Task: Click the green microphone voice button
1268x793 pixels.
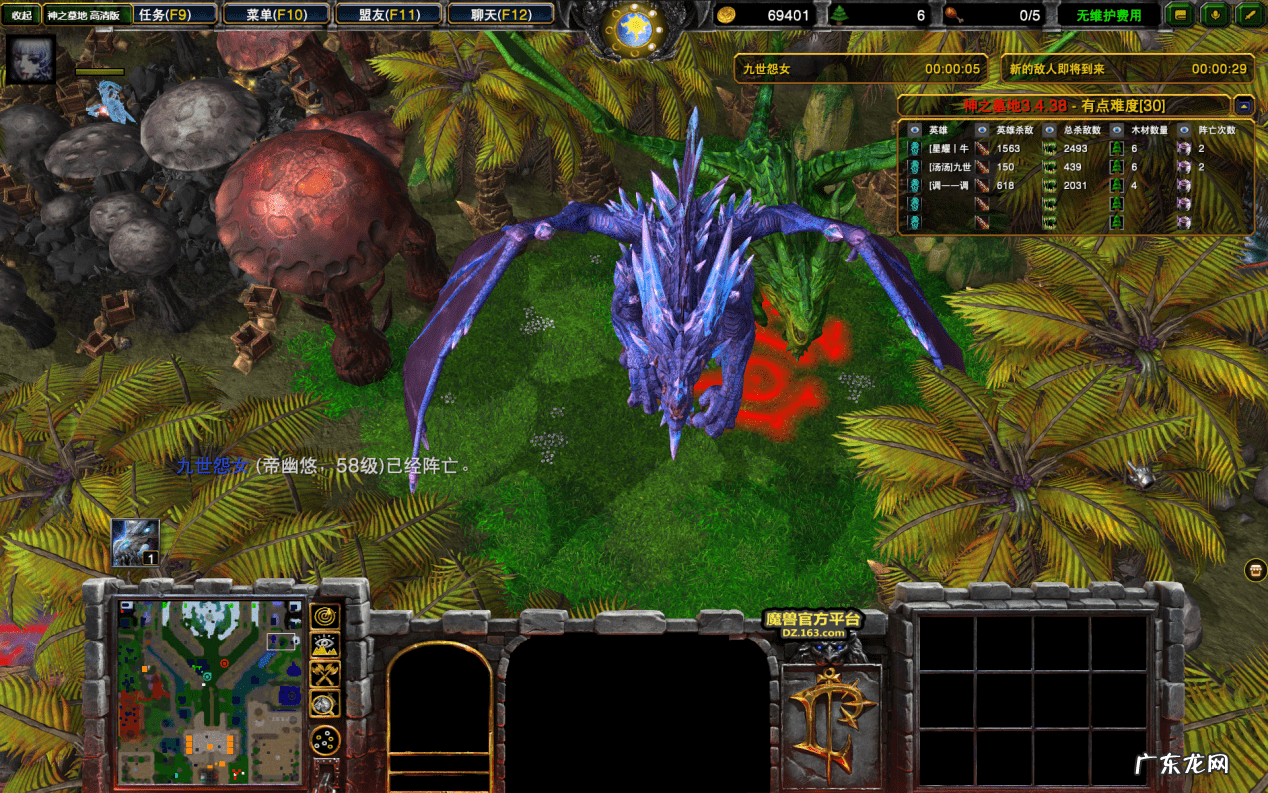Action: 1215,15
